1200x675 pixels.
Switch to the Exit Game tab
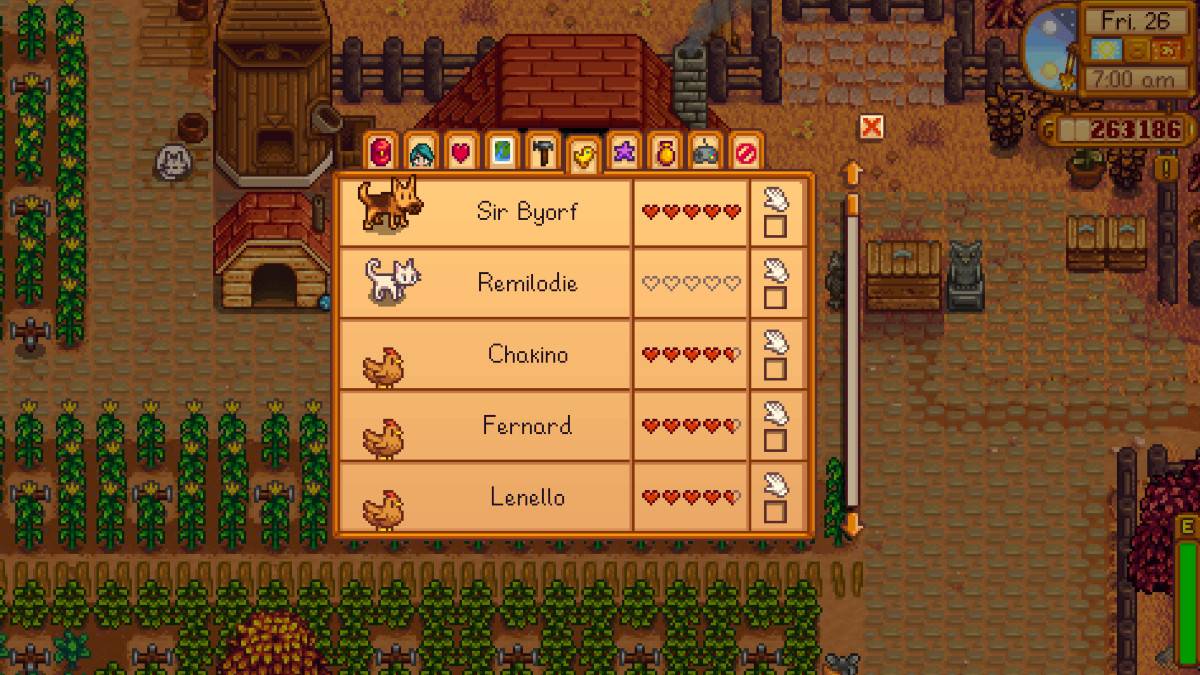746,152
